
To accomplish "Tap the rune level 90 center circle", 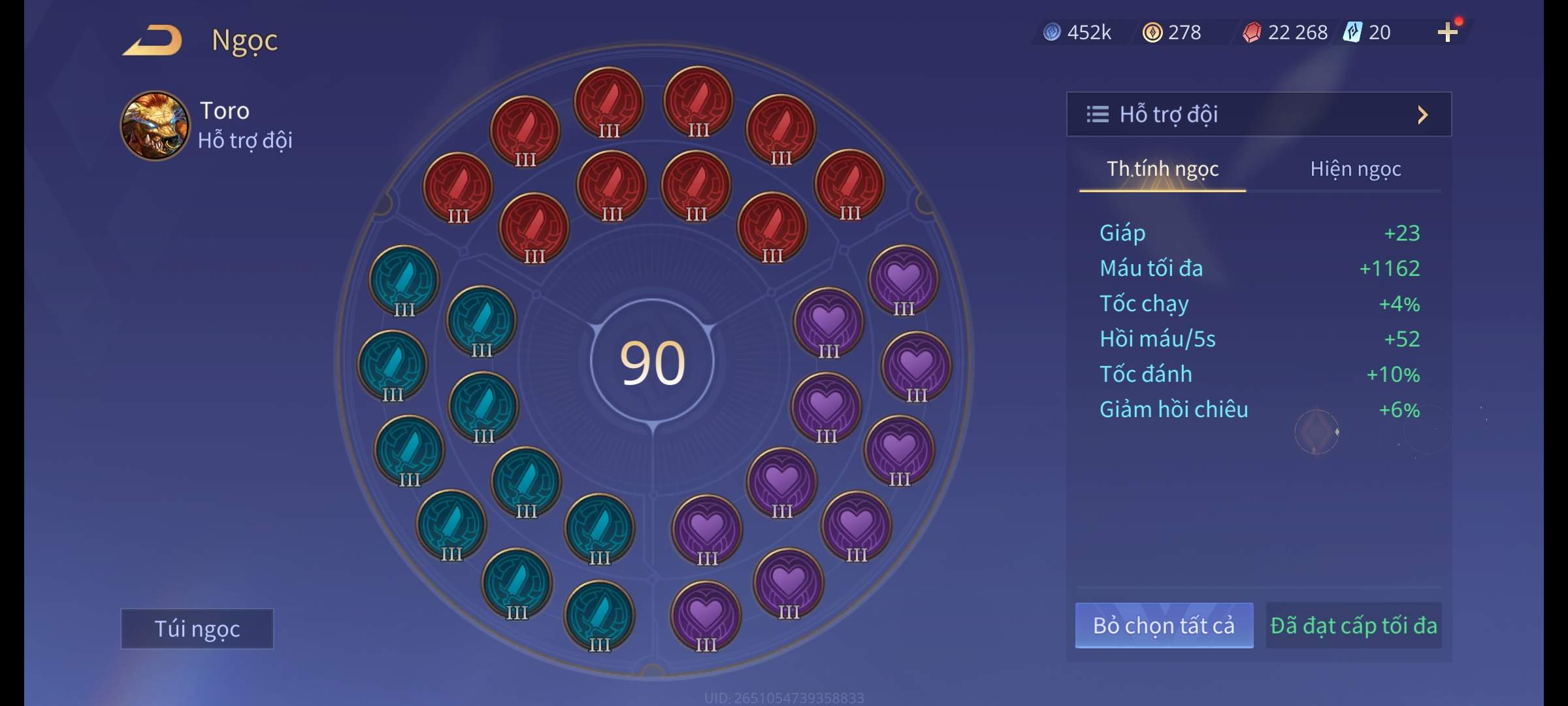I will click(x=652, y=363).
